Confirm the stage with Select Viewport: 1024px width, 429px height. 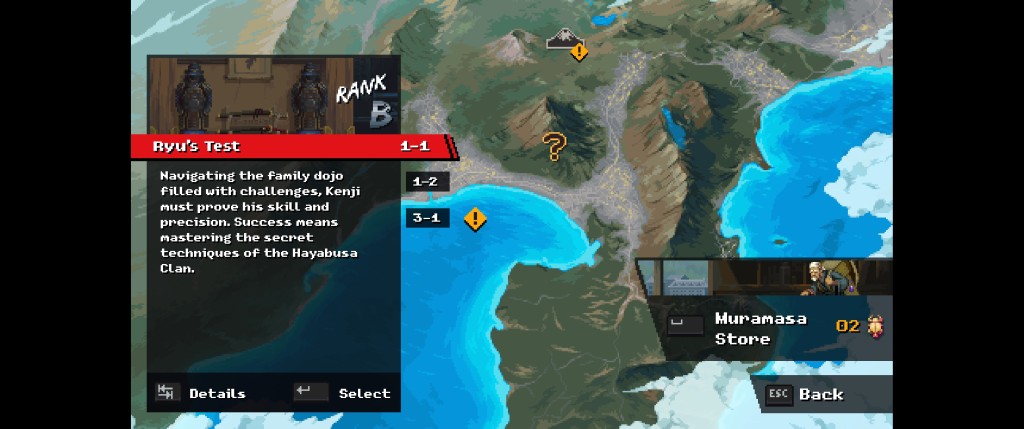pos(343,393)
